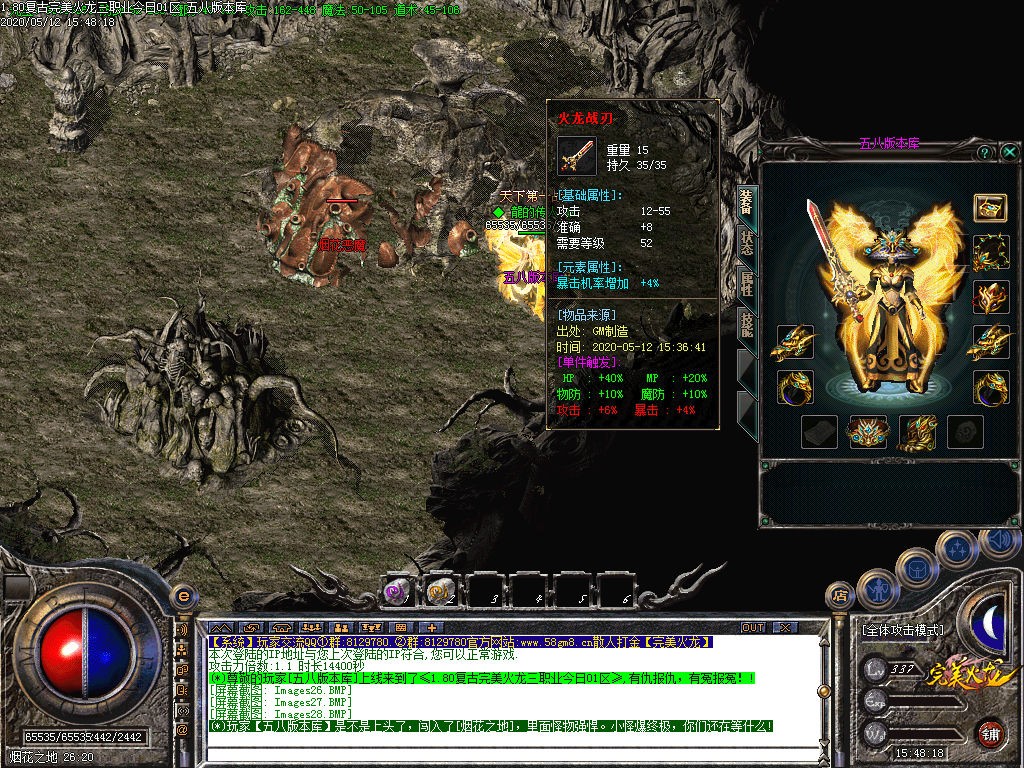Select the equipped golden belt slot
Viewport: 1024px width, 768px height.
(x=867, y=431)
